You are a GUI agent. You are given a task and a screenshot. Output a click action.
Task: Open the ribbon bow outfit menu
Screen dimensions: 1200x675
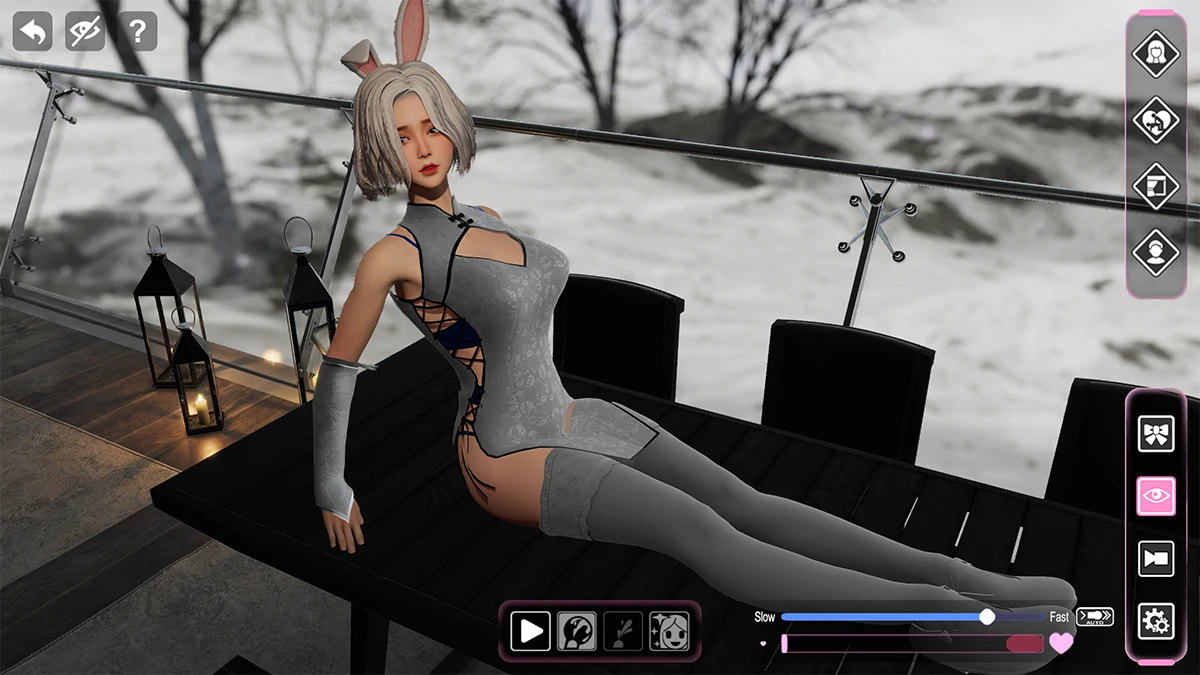tap(1156, 433)
